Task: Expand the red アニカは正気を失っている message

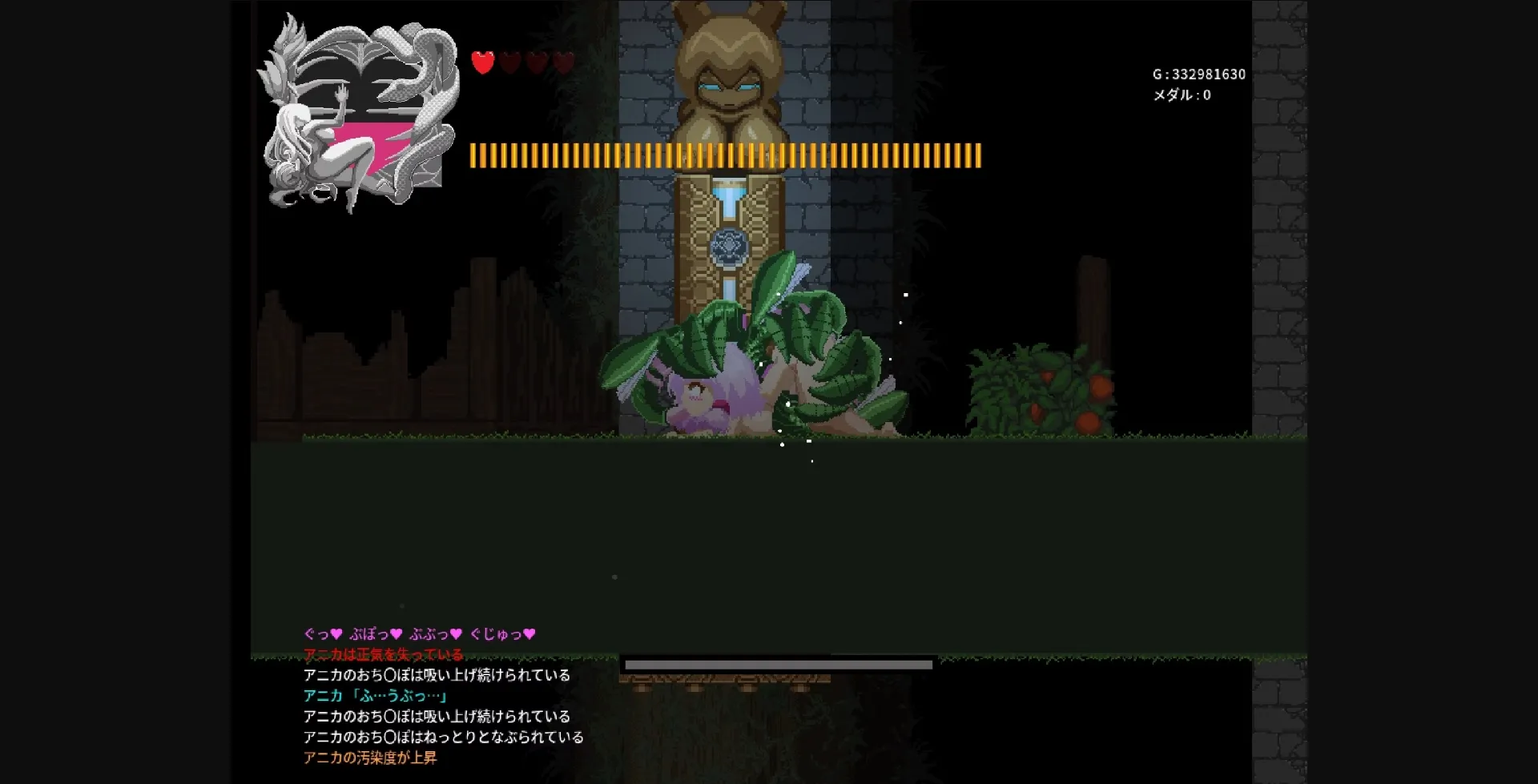Action: [383, 654]
